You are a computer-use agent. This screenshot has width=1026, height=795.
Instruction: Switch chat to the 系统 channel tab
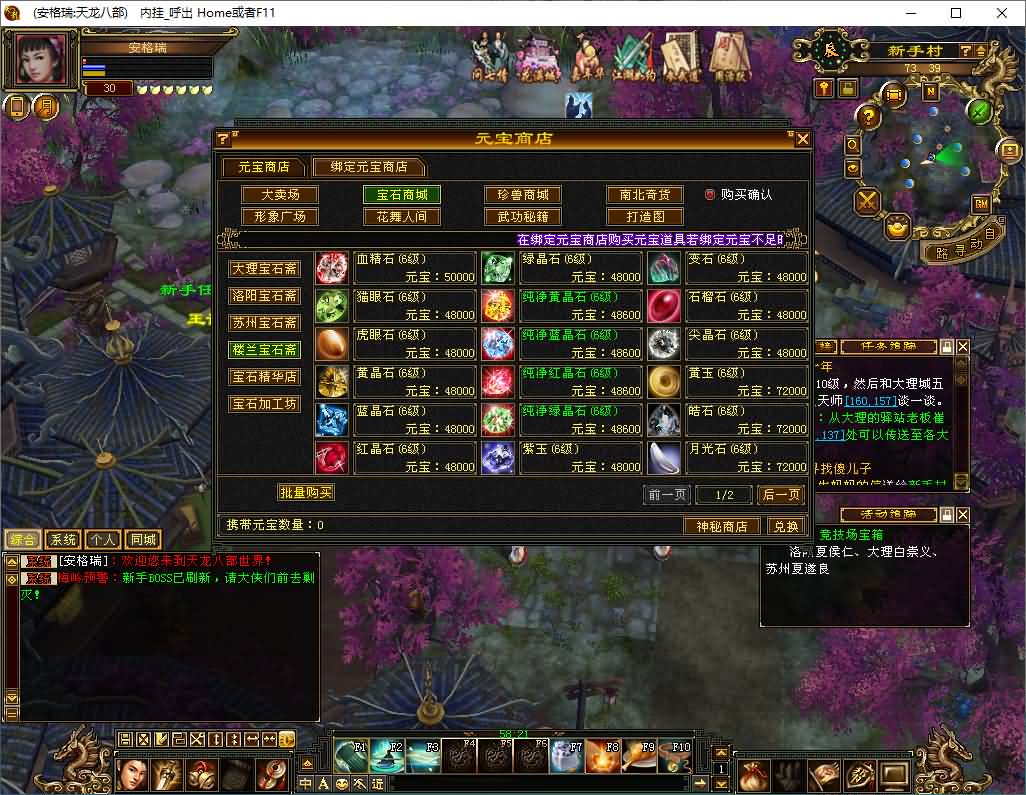(63, 540)
